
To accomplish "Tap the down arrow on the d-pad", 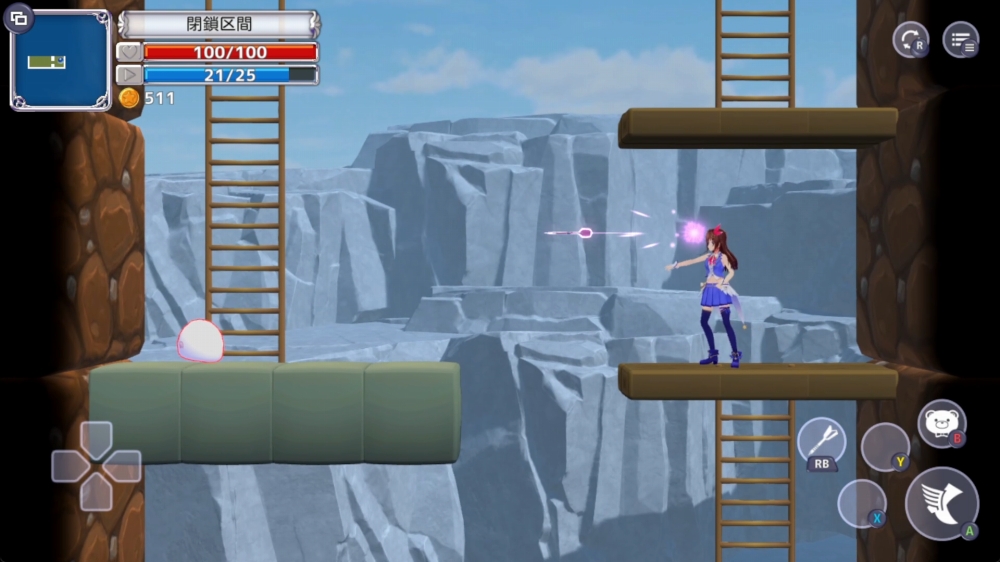I will point(96,493).
